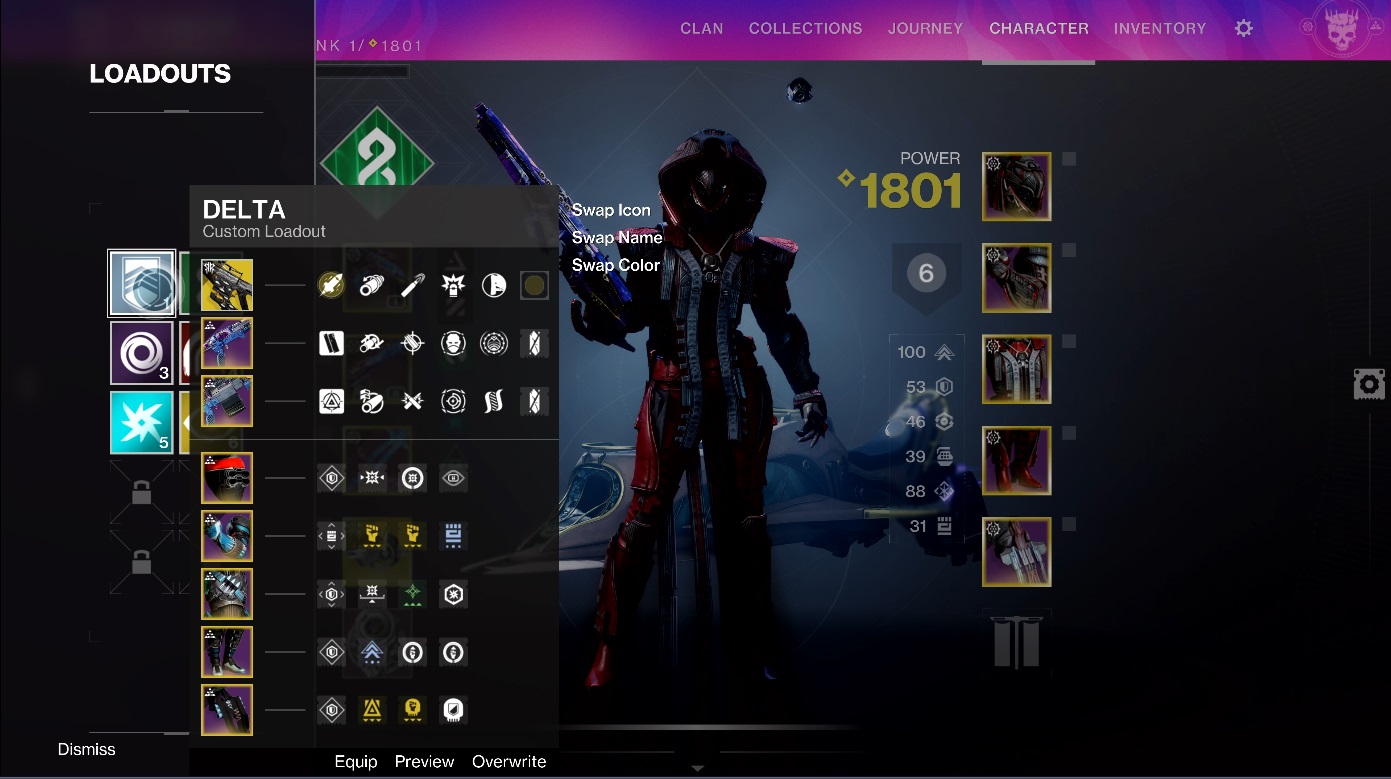Screen dimensions: 1391x779
Task: Click the exotic weapon in Delta loadout
Action: [x=227, y=285]
